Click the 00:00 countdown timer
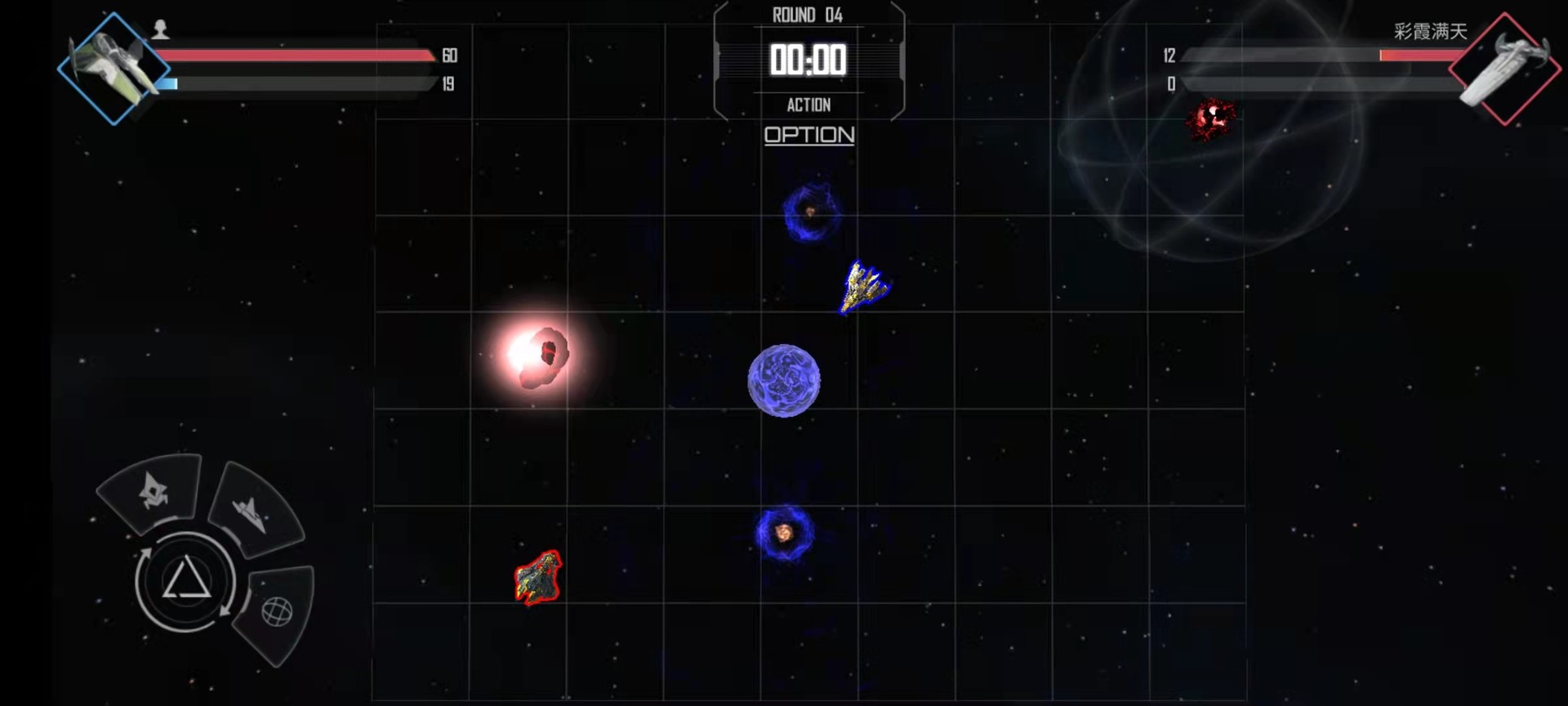The image size is (1568, 706). 808,59
